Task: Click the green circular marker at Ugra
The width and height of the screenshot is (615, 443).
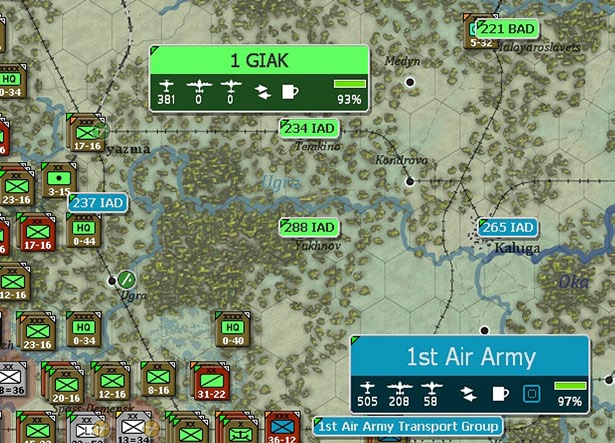Action: pos(126,279)
